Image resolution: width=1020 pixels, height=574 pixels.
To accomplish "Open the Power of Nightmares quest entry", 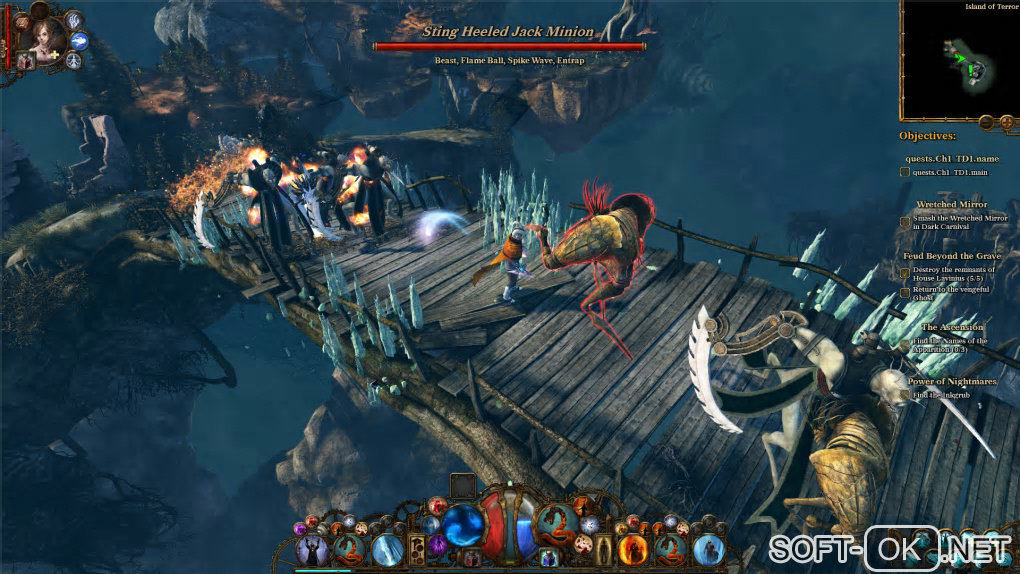I will tap(951, 380).
